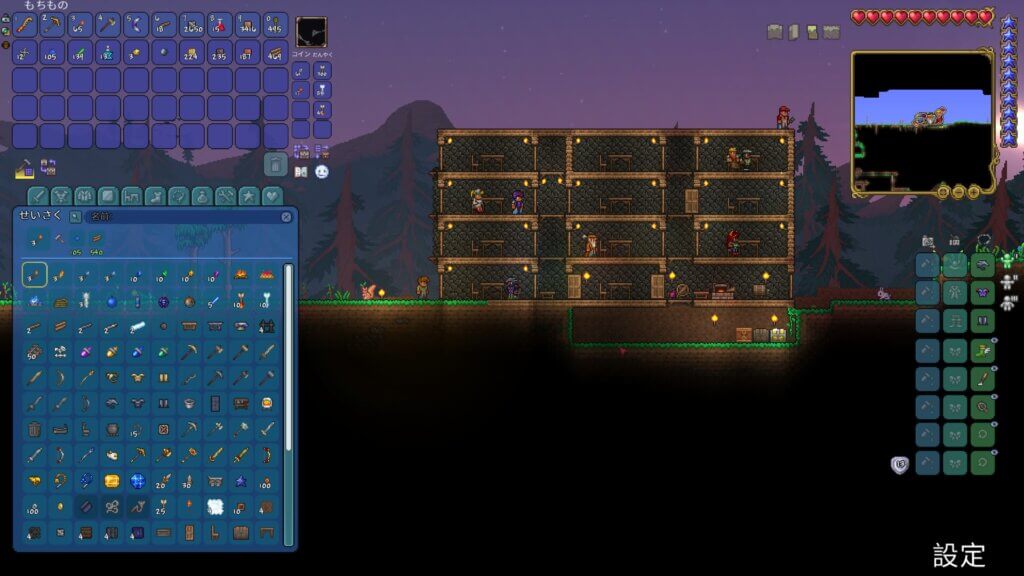Choose the campfire crafting recipe
Viewport: 1024px width, 576px height.
pos(241,273)
